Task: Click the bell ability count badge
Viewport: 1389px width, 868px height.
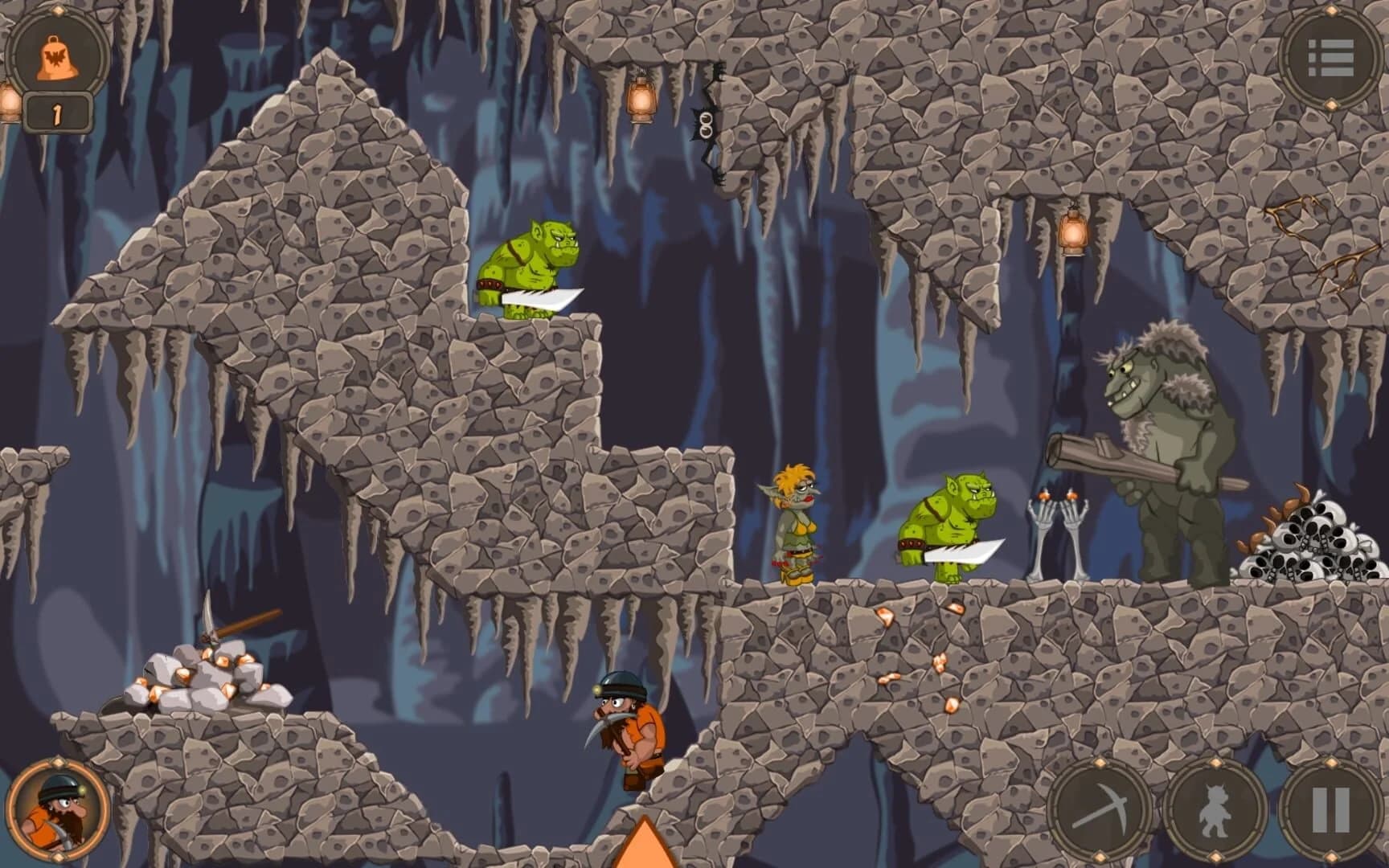Action: [55, 113]
